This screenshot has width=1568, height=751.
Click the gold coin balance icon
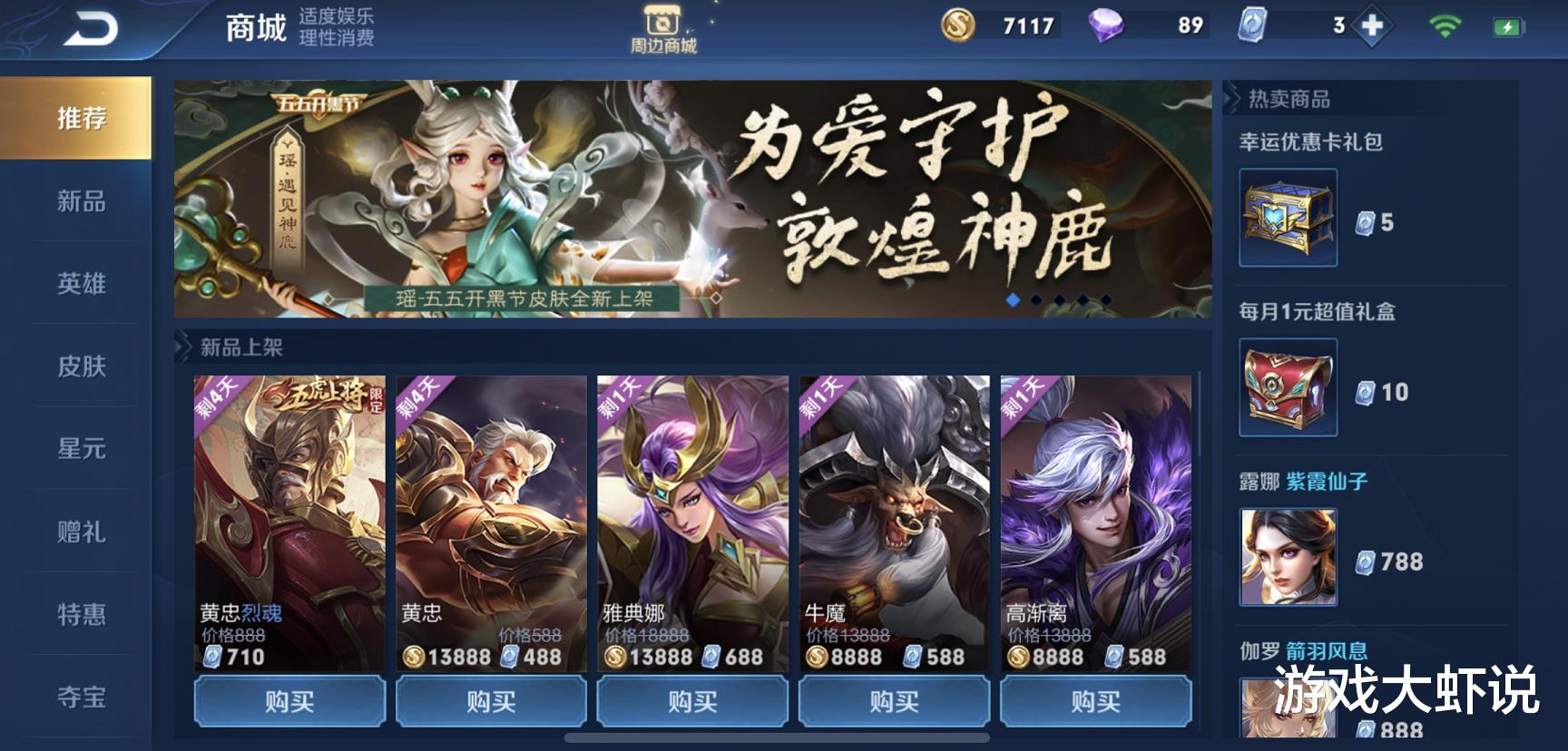tap(957, 27)
